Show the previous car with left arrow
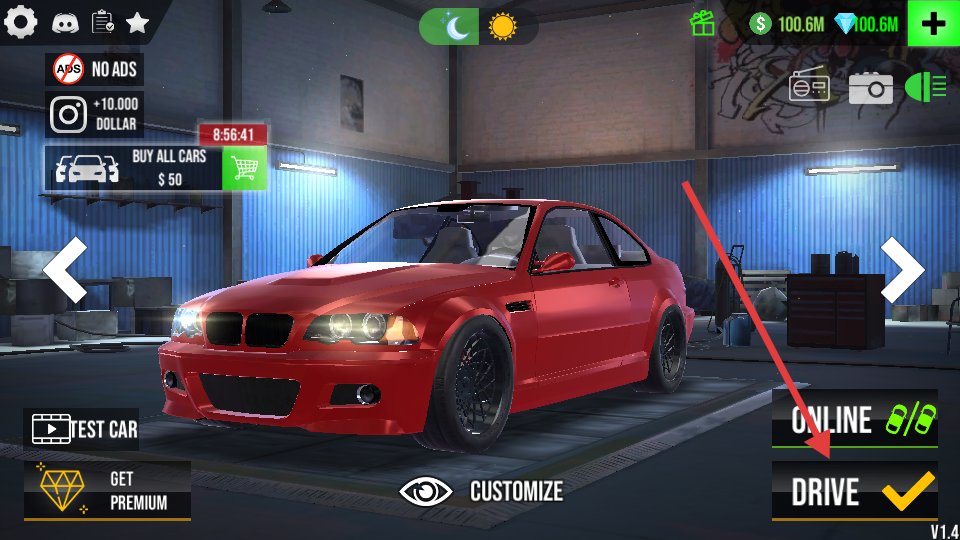 66,269
